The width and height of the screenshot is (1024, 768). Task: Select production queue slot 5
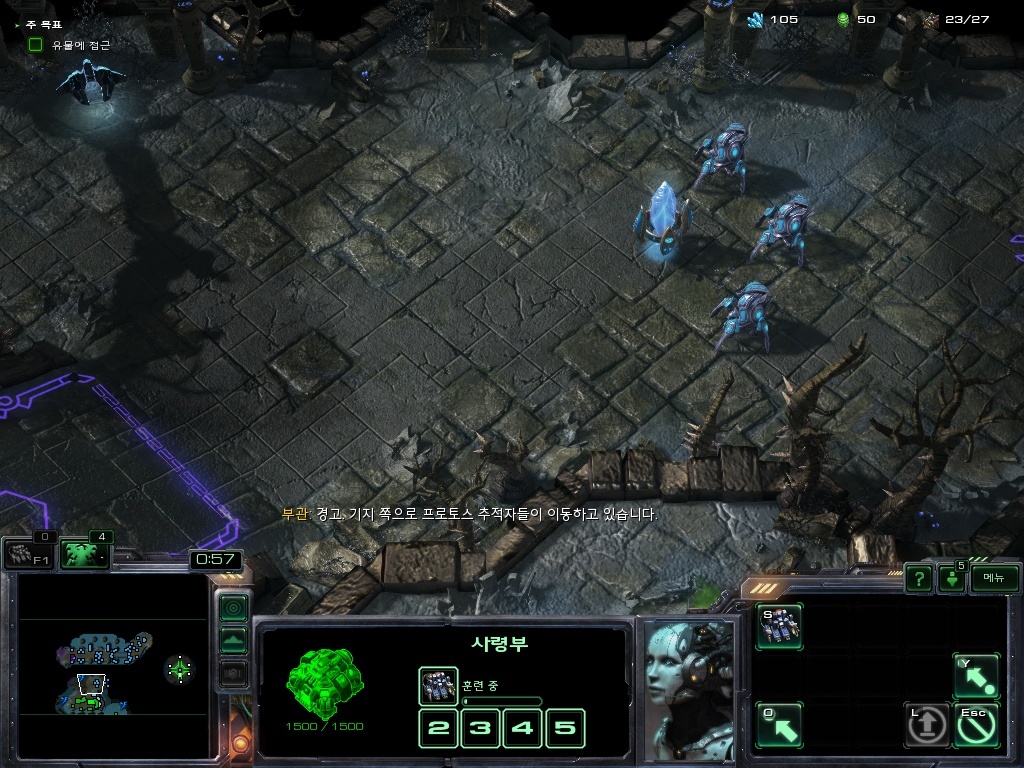pos(565,728)
